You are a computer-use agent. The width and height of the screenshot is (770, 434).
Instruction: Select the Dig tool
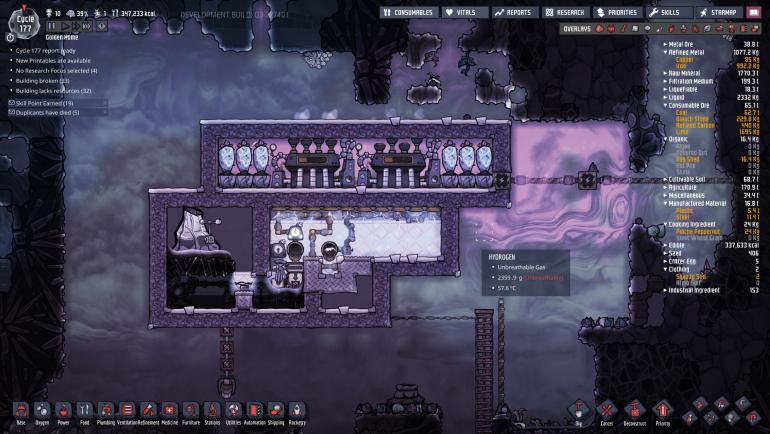coord(576,411)
